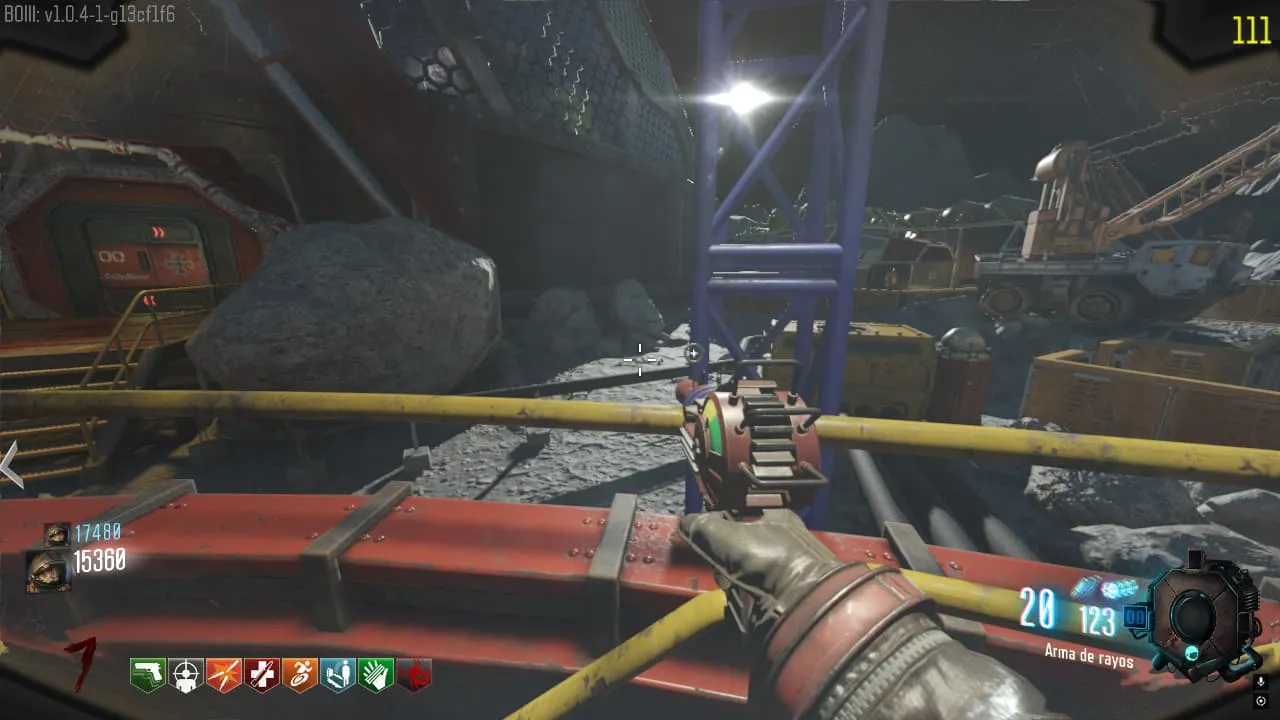The width and height of the screenshot is (1280, 720).
Task: Select the blue Quick Revive perk icon
Action: [x=337, y=675]
